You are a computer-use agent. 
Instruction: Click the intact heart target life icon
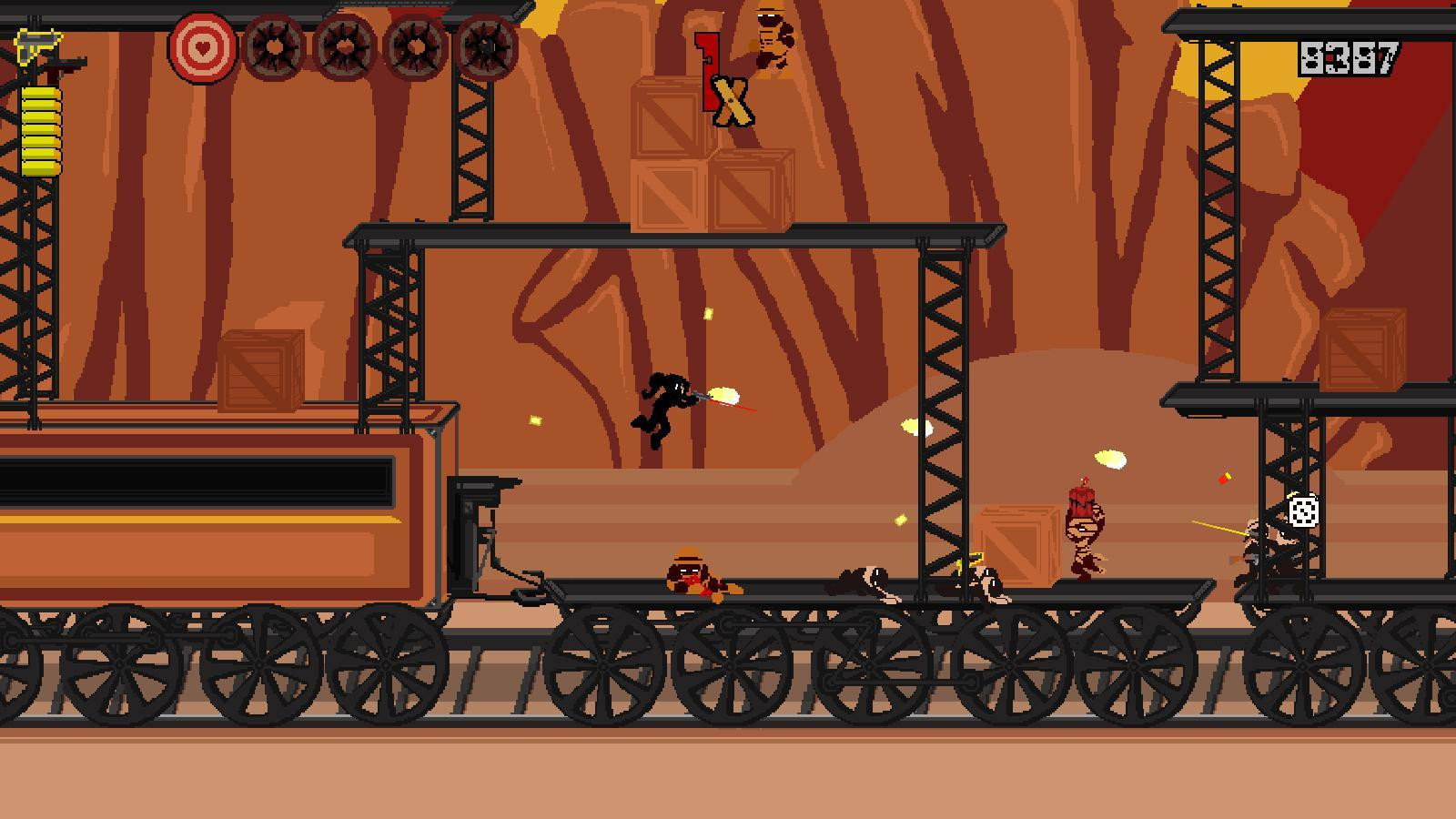point(202,46)
